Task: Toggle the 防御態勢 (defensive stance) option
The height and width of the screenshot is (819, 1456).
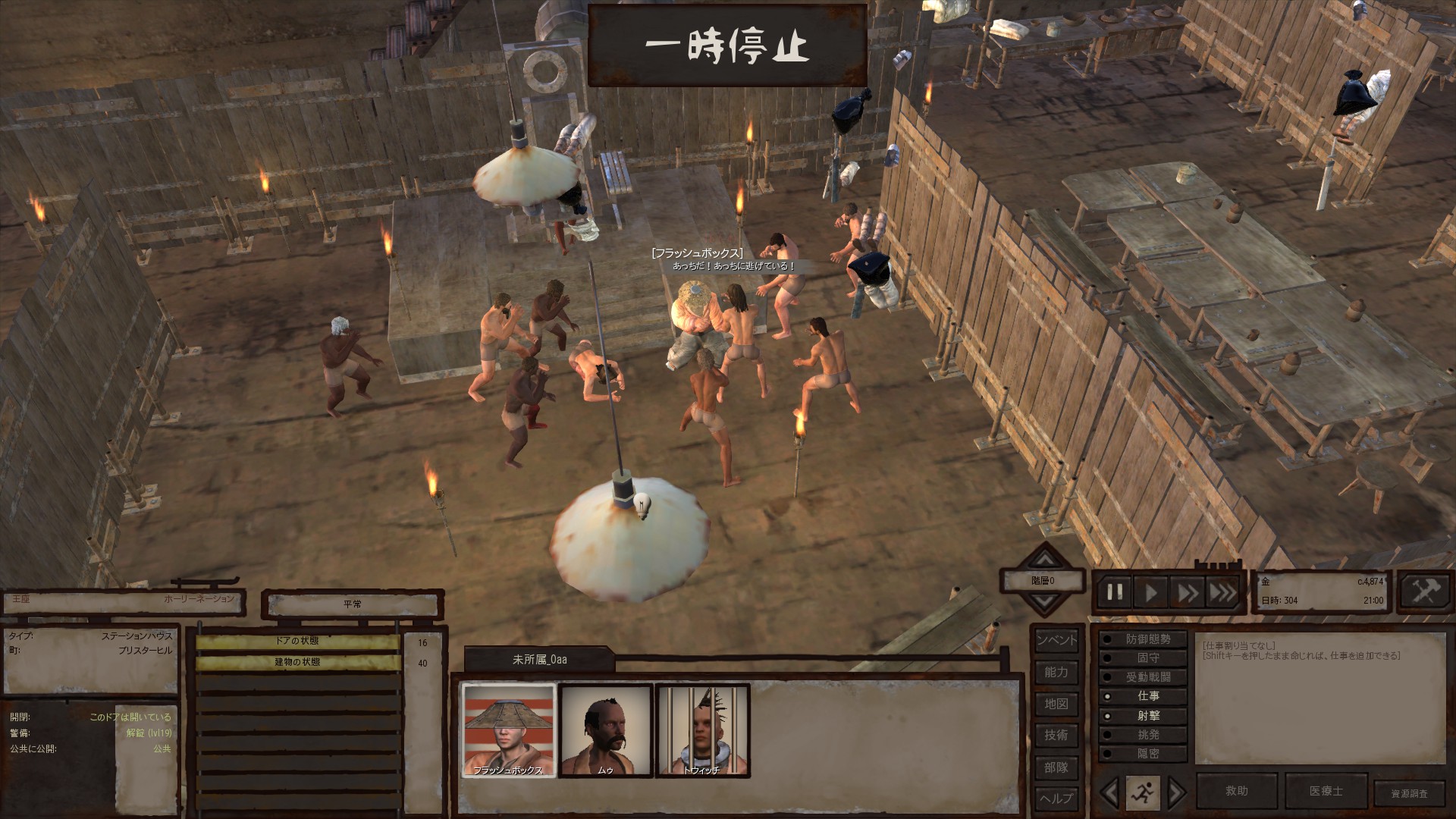Action: [1143, 639]
